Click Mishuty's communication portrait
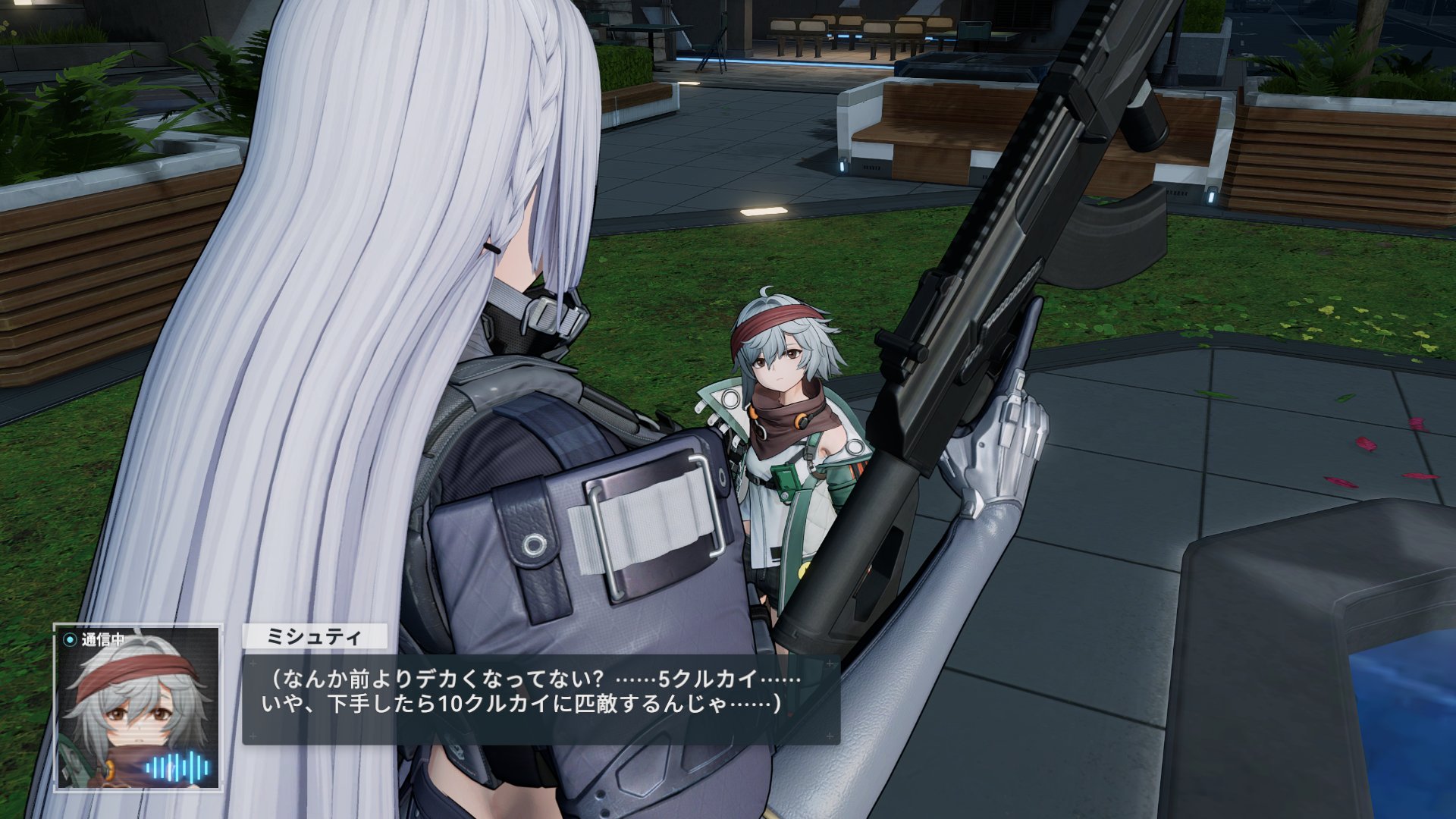The image size is (1456, 819). coord(137,707)
